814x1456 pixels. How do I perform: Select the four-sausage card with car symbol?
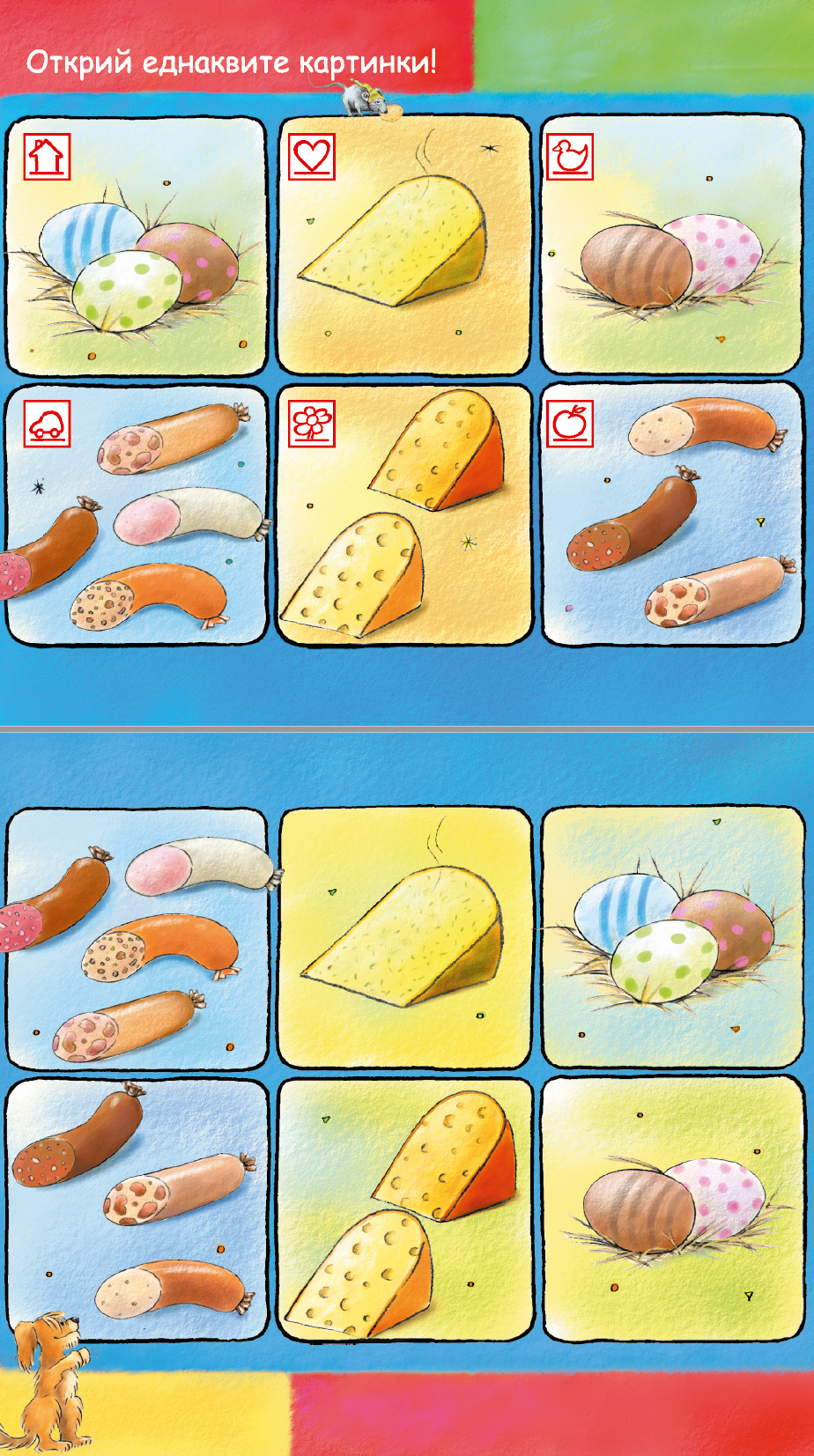coord(137,515)
